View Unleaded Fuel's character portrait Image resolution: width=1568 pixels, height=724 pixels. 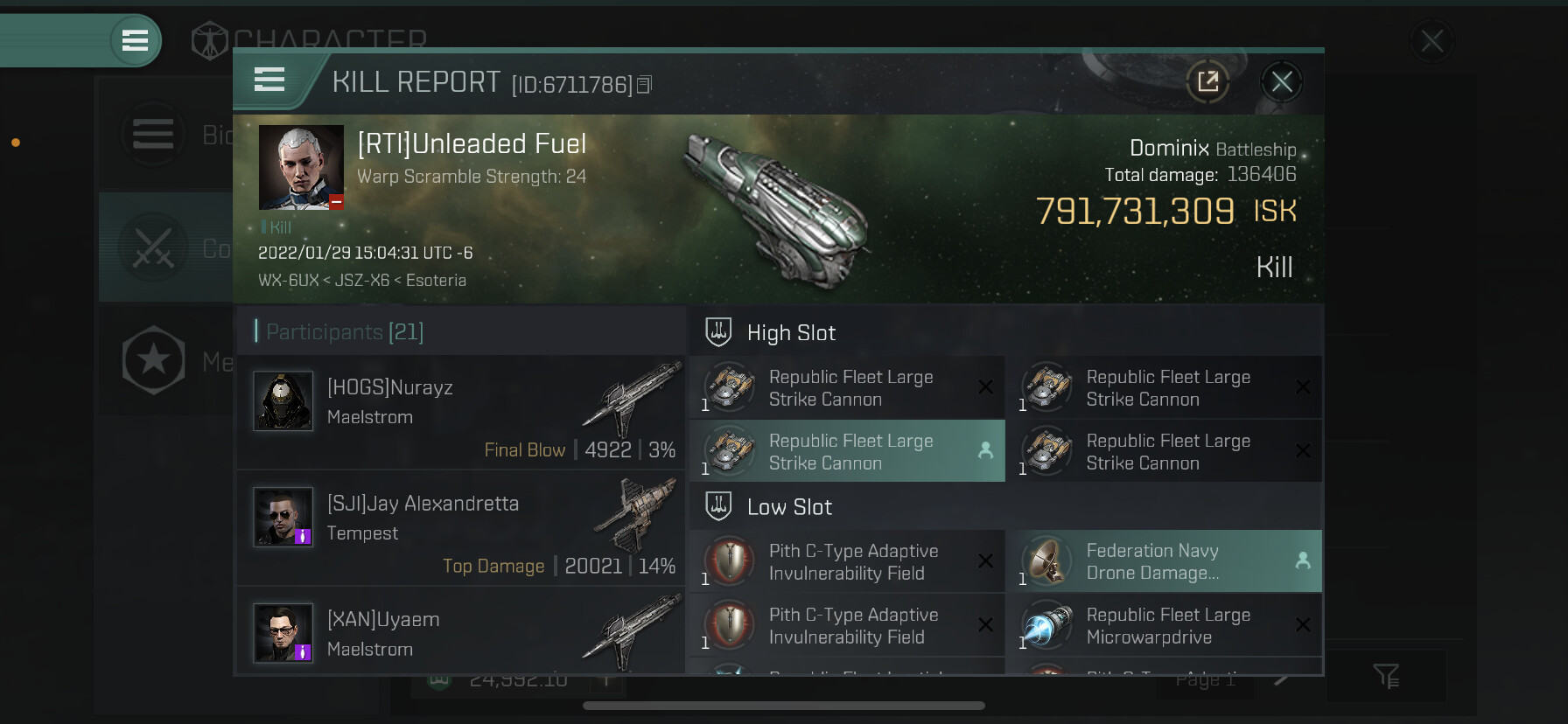point(301,167)
